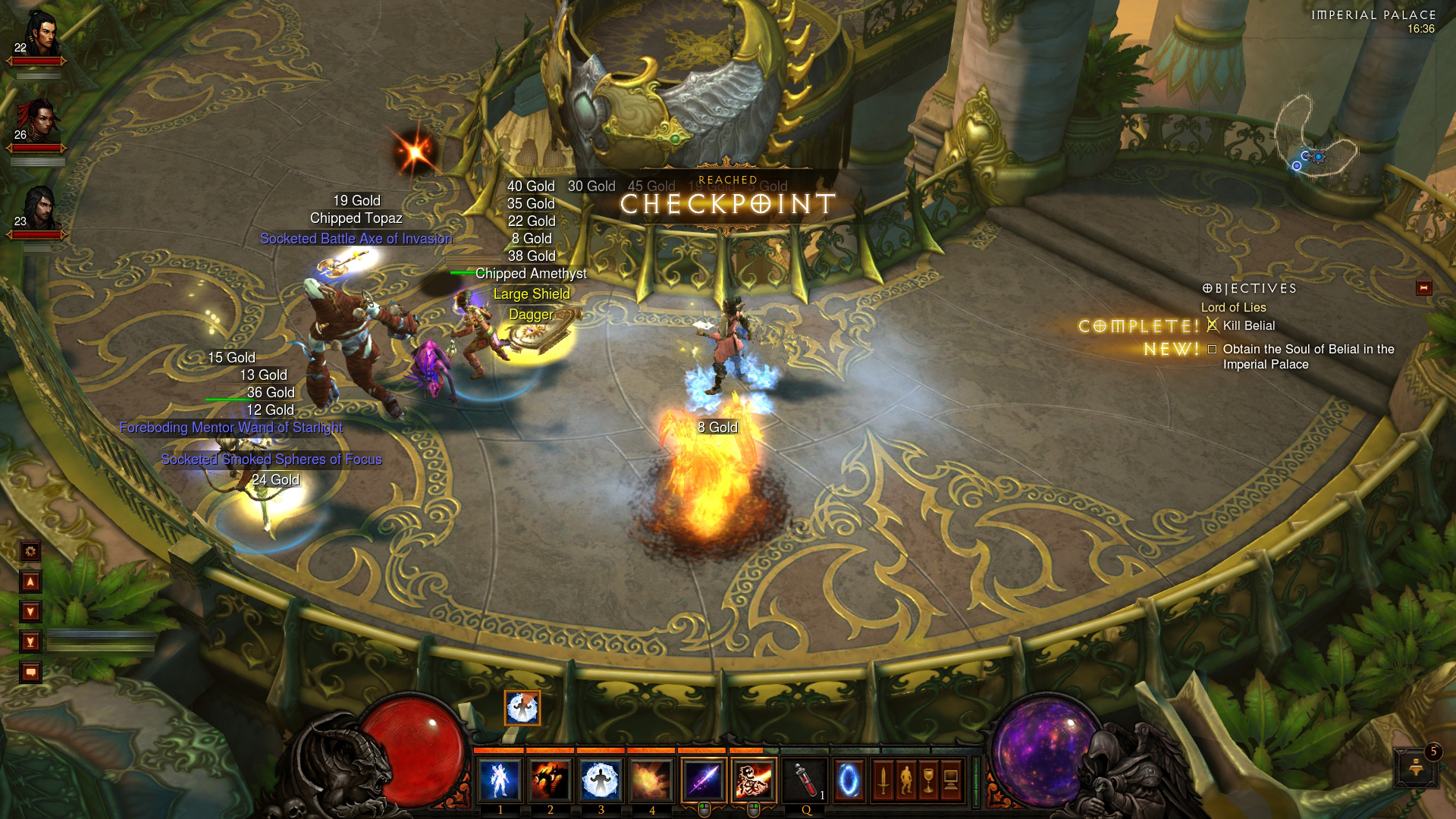1456x819 pixels.
Task: Activate the Diamond Skin skill in slot 1
Action: tap(500, 780)
